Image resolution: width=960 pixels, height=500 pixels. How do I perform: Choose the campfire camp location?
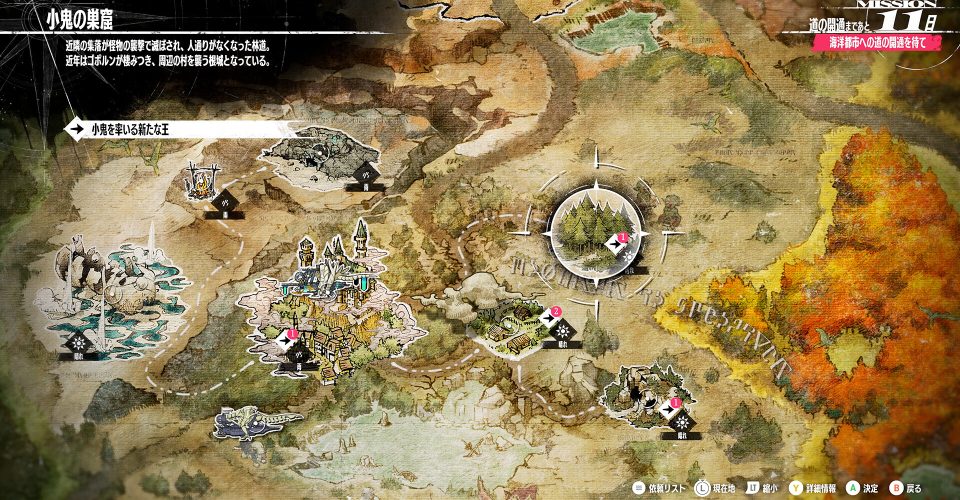200,182
